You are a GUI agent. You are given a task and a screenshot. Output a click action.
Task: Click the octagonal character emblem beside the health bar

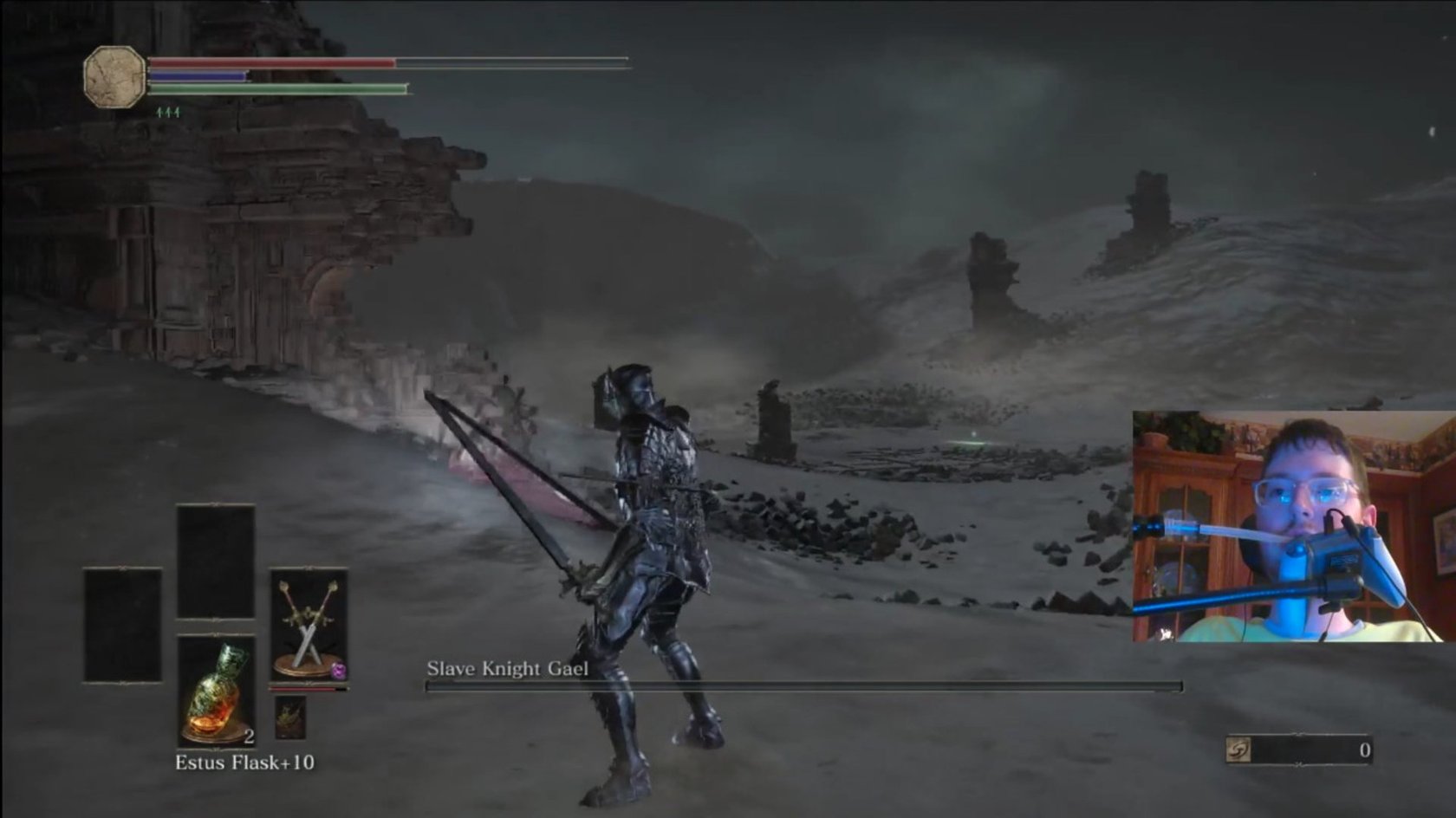(x=114, y=76)
